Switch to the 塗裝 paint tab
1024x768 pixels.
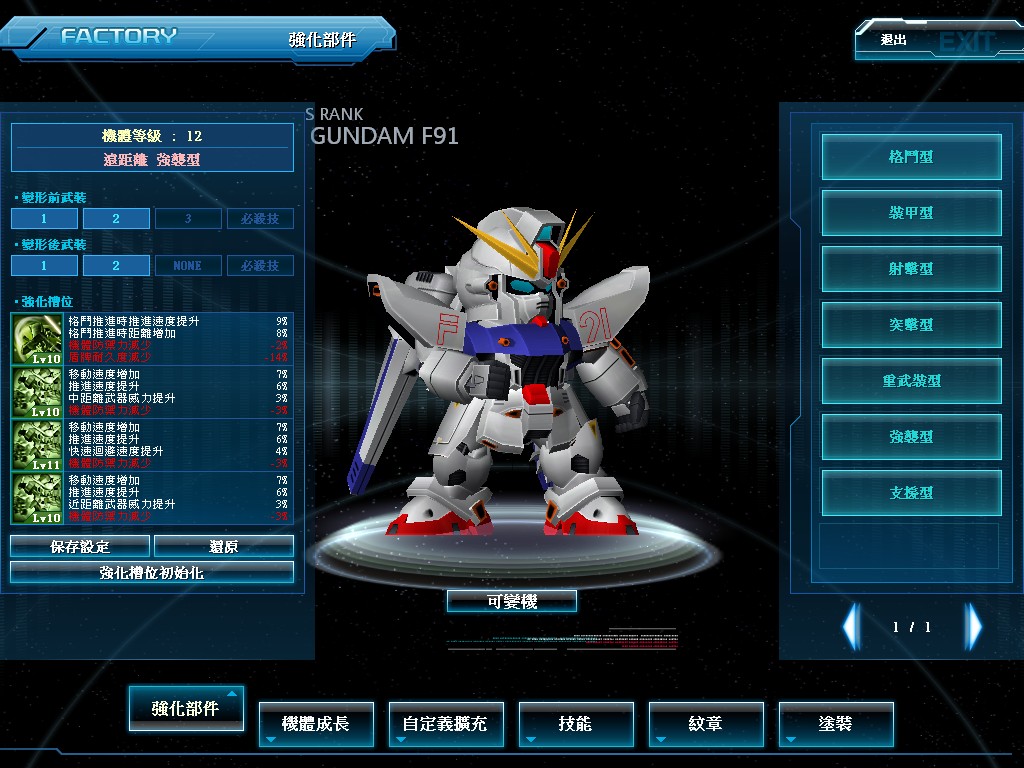836,723
